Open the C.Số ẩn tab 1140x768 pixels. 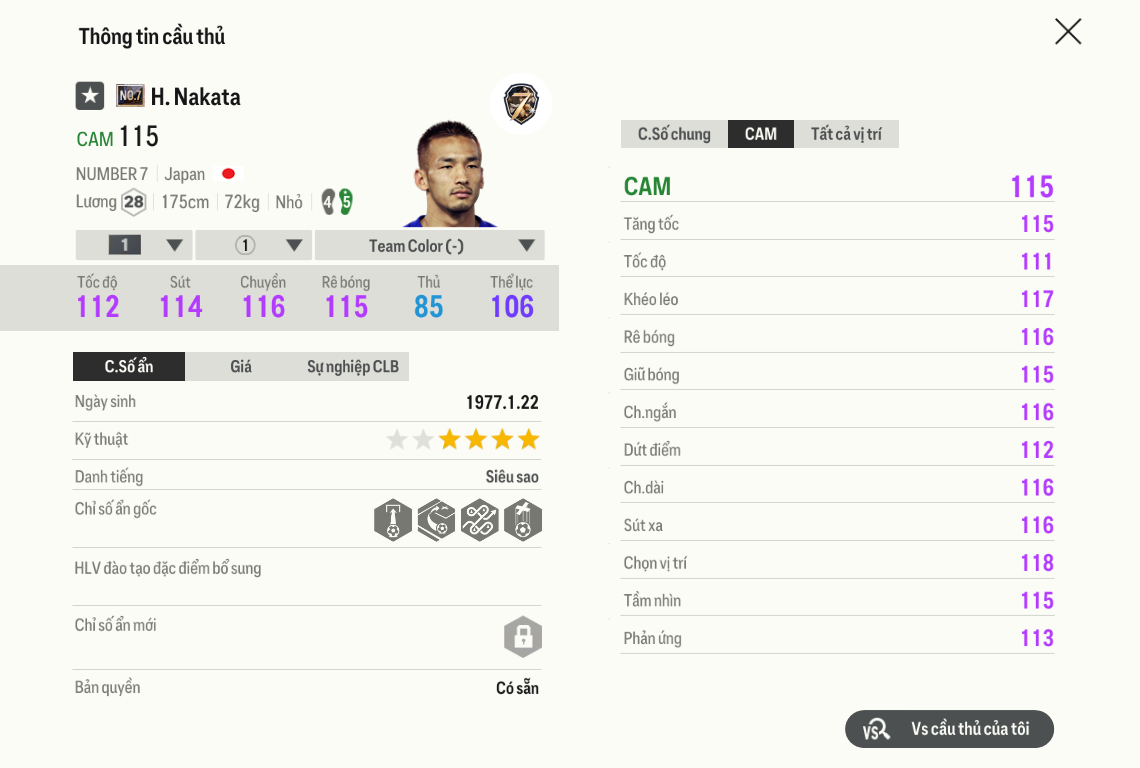tap(129, 367)
